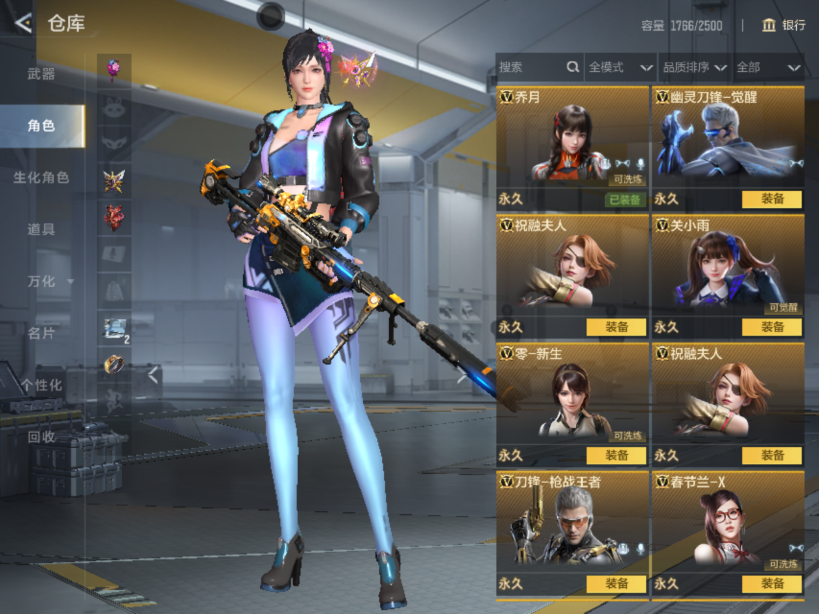Open the 品质排序 sort dropdown
The height and width of the screenshot is (614, 819).
coord(693,67)
